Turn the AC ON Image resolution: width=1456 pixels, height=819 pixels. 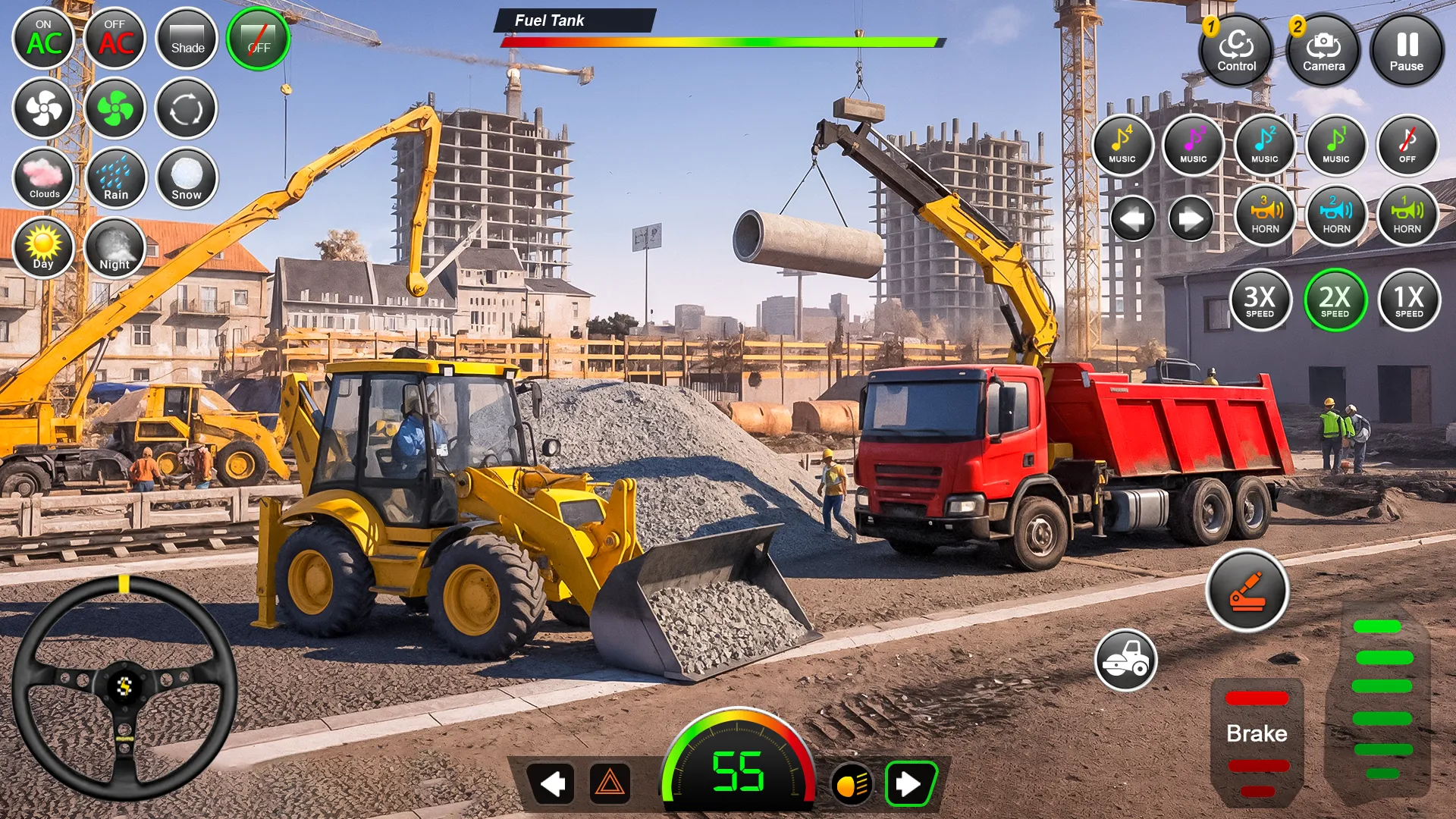click(43, 38)
